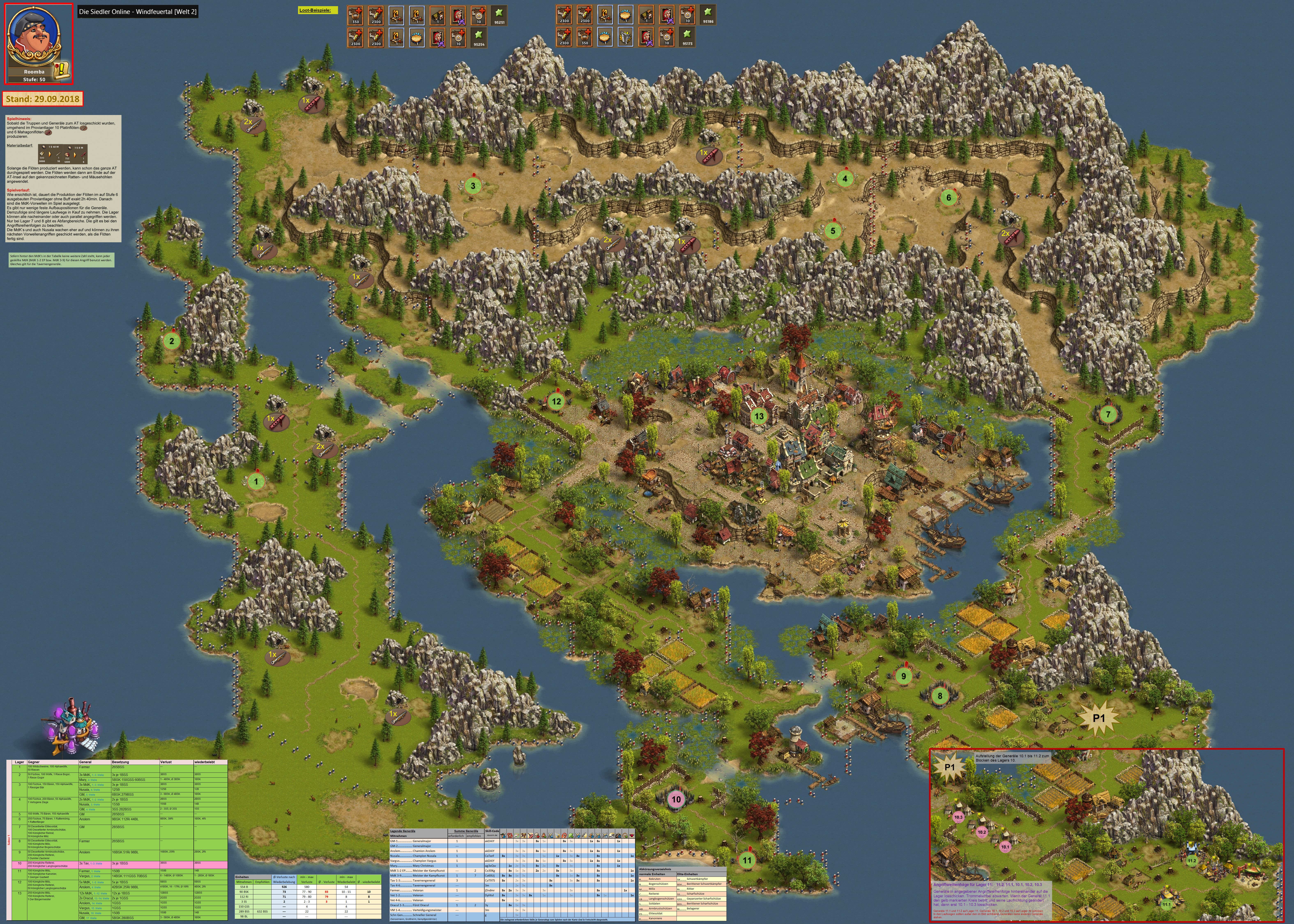Select camp marker 3 in the canyon
The height and width of the screenshot is (924, 1294).
[x=472, y=185]
